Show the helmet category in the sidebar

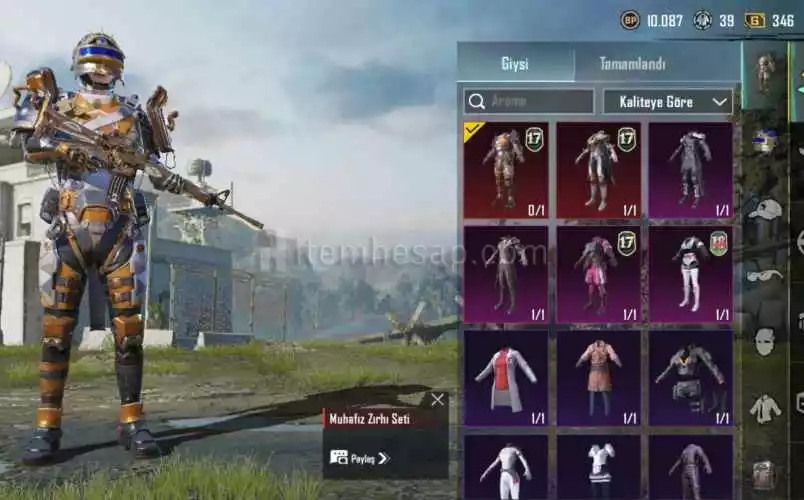pyautogui.click(x=765, y=140)
